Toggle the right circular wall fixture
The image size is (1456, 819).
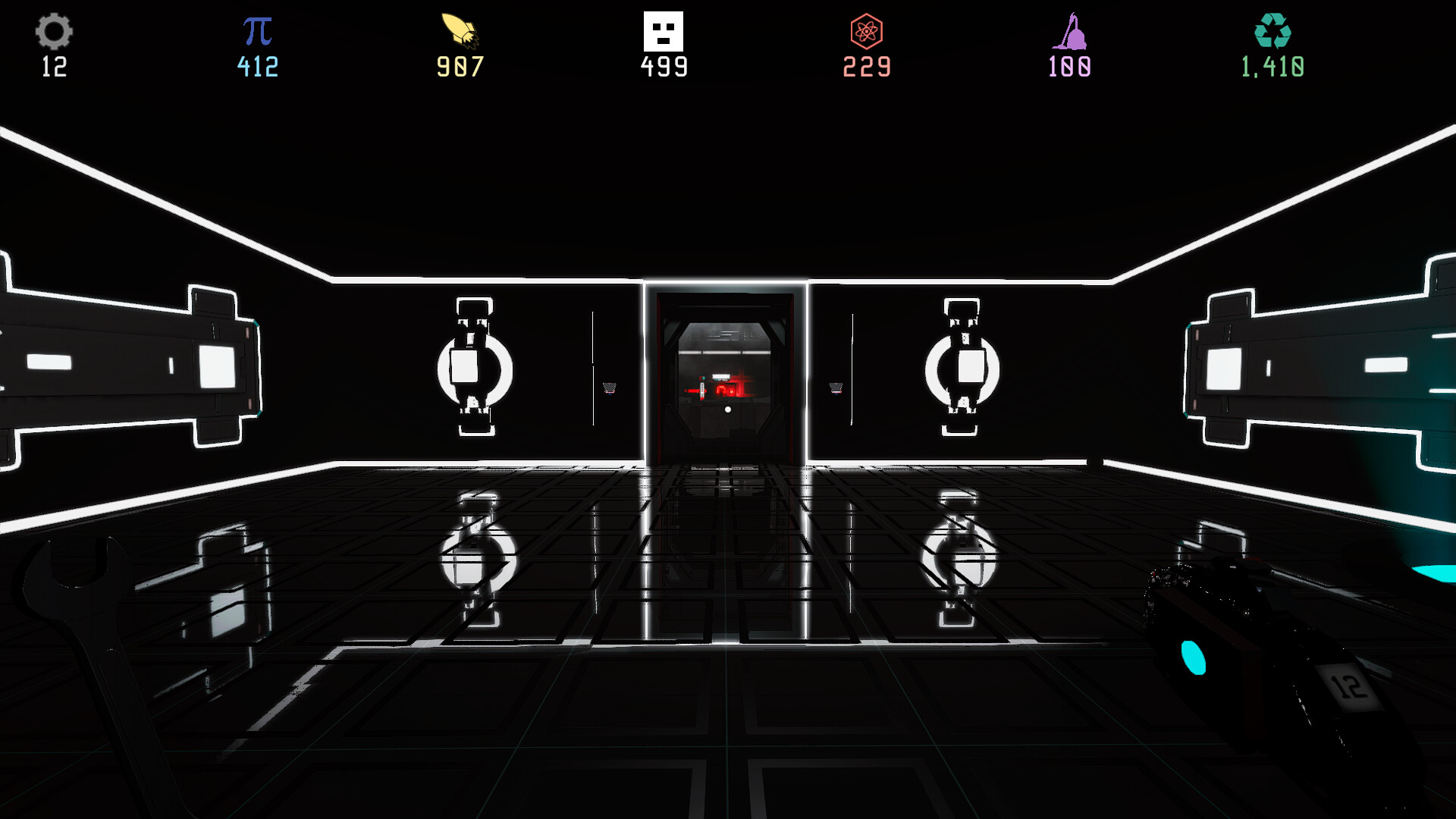tap(964, 369)
